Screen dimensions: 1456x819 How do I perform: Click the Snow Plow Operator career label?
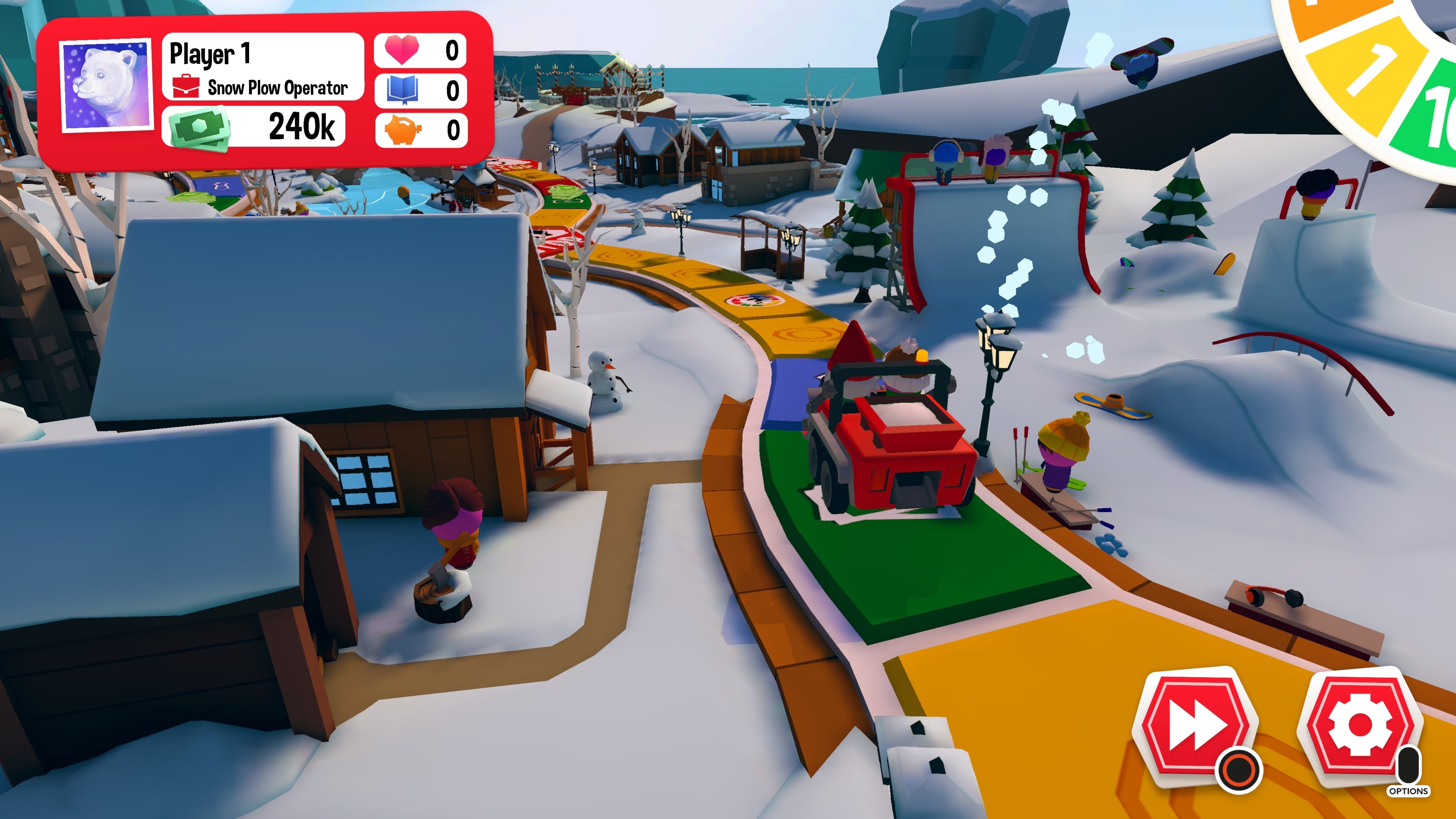[x=280, y=88]
